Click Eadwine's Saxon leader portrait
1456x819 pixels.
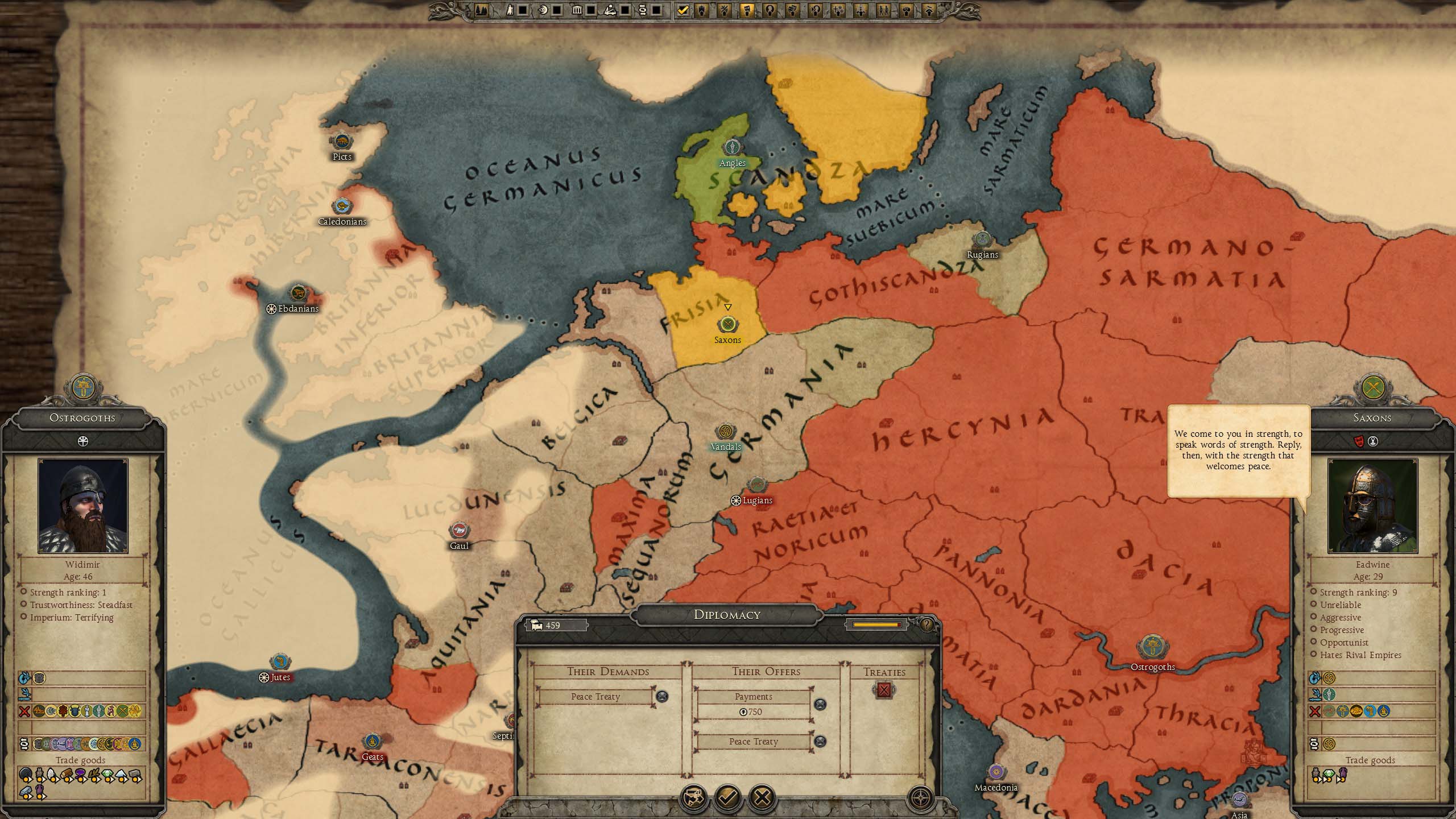coord(1372,506)
